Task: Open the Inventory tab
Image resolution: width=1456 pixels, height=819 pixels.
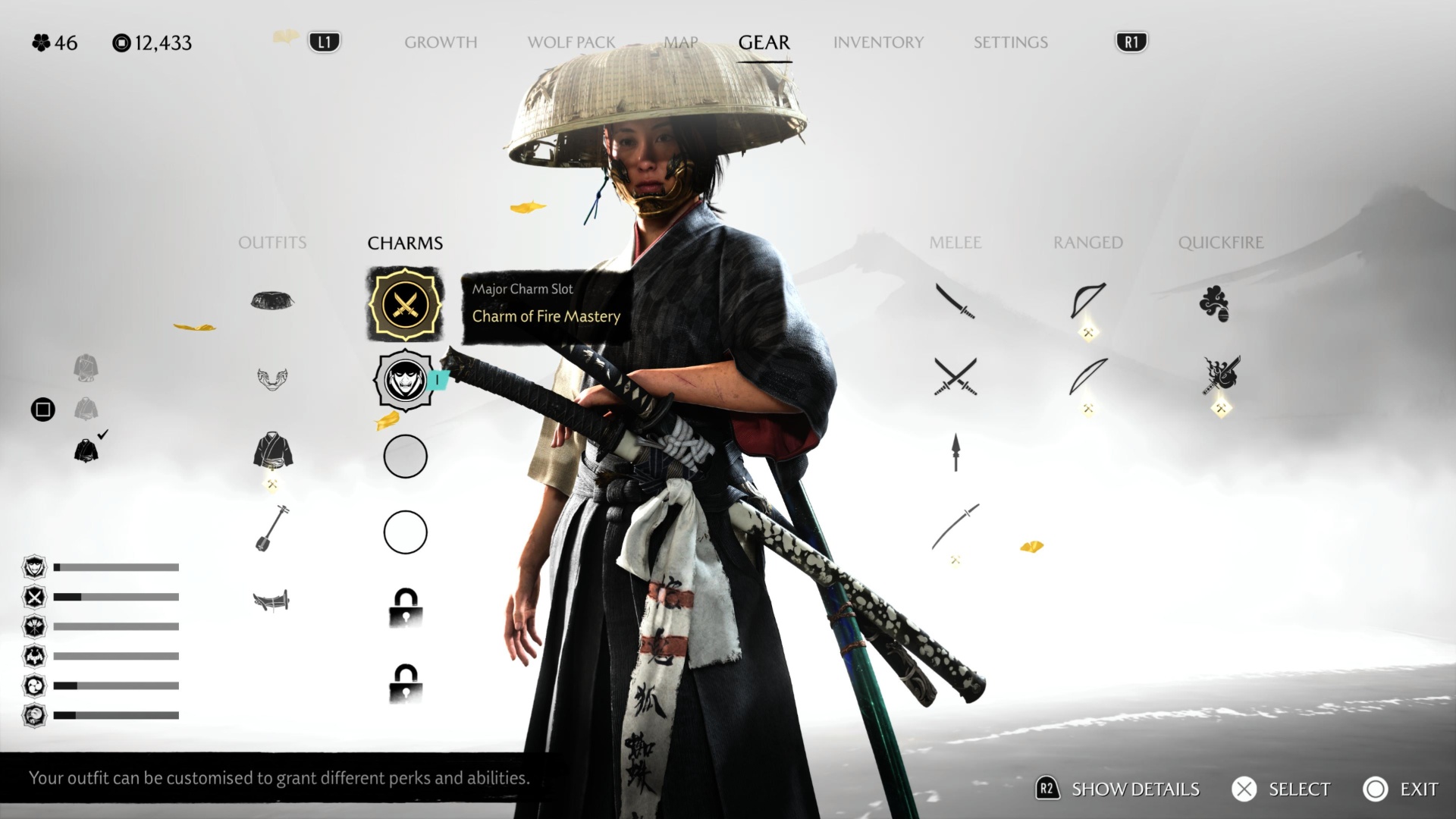Action: 878,42
